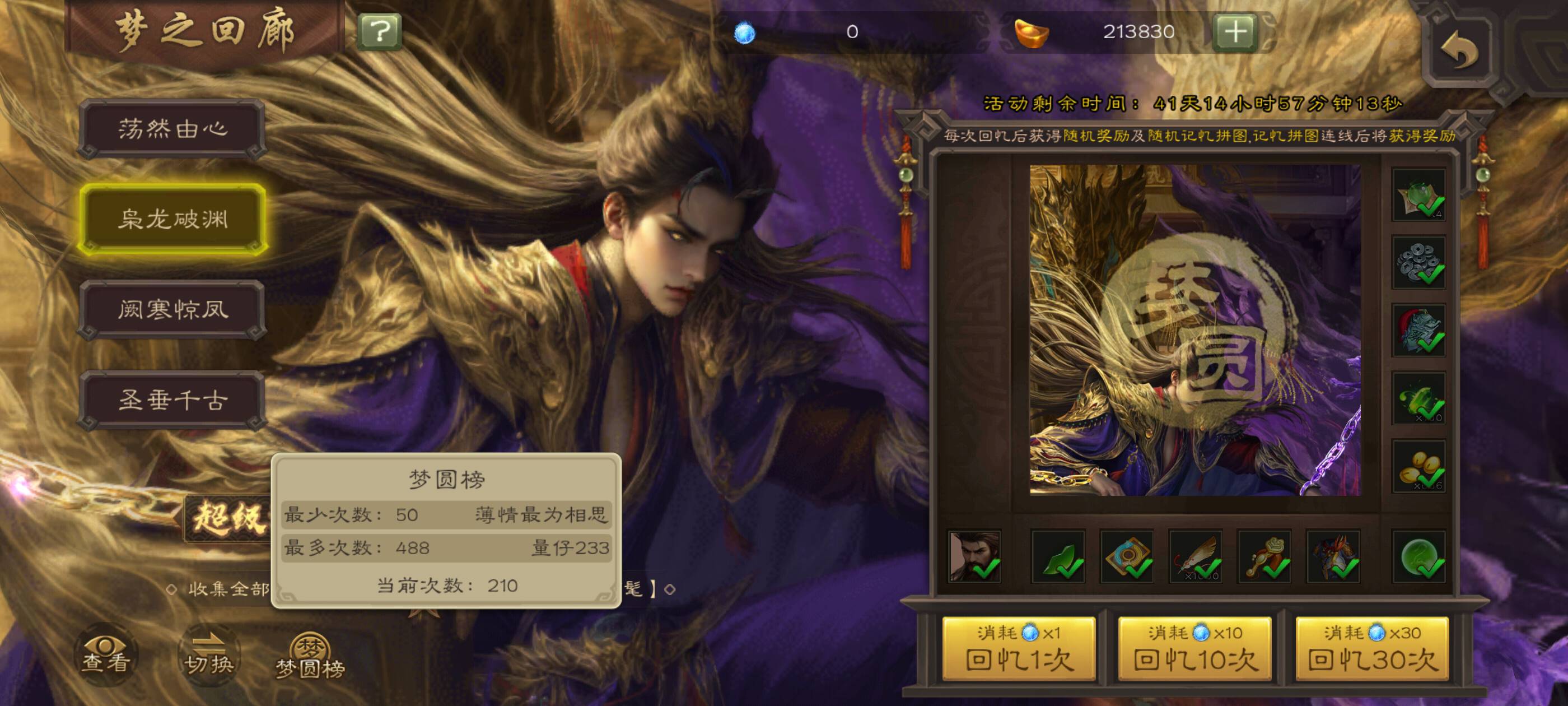Choose the 回忆10次 button
The height and width of the screenshot is (706, 1568).
(1195, 649)
